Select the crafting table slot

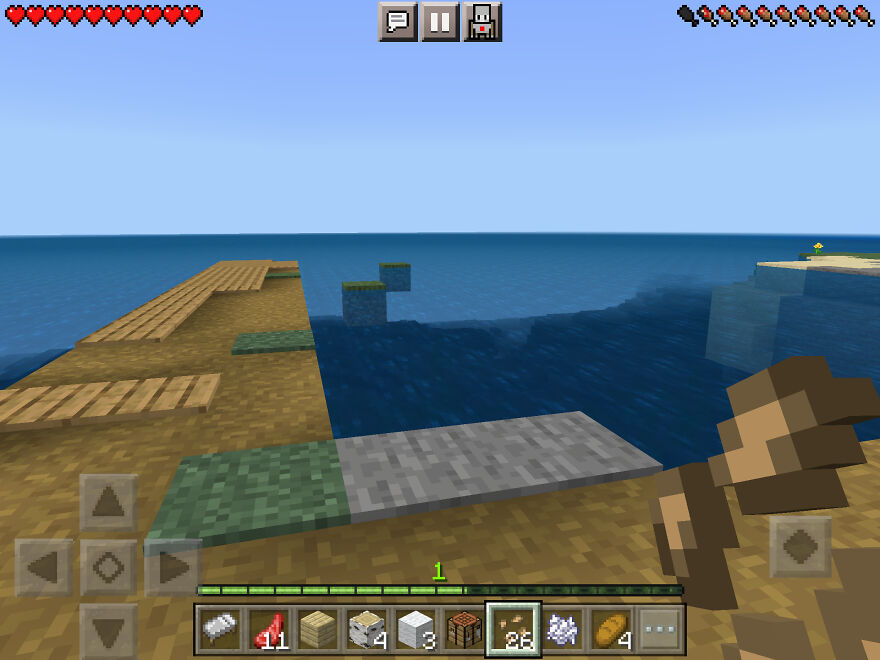coord(464,629)
